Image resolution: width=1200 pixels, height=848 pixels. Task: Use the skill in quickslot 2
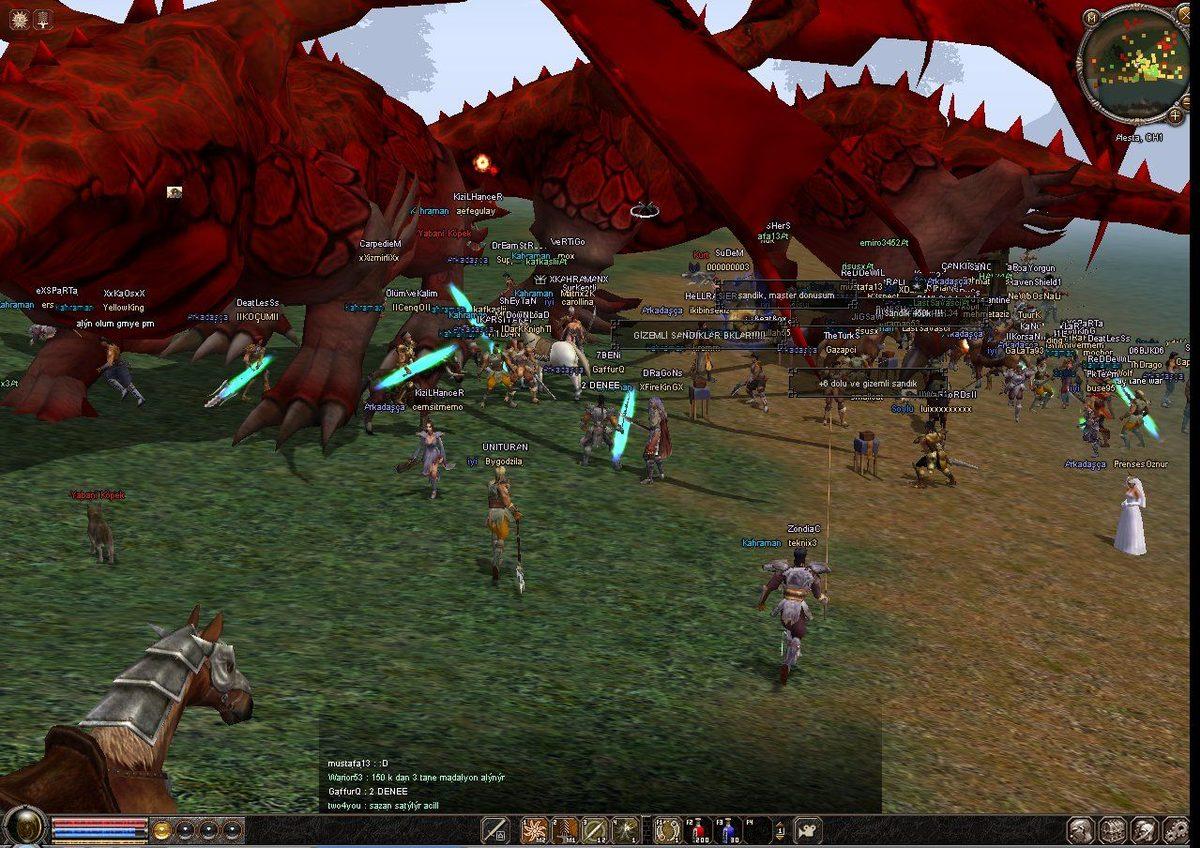pos(565,830)
